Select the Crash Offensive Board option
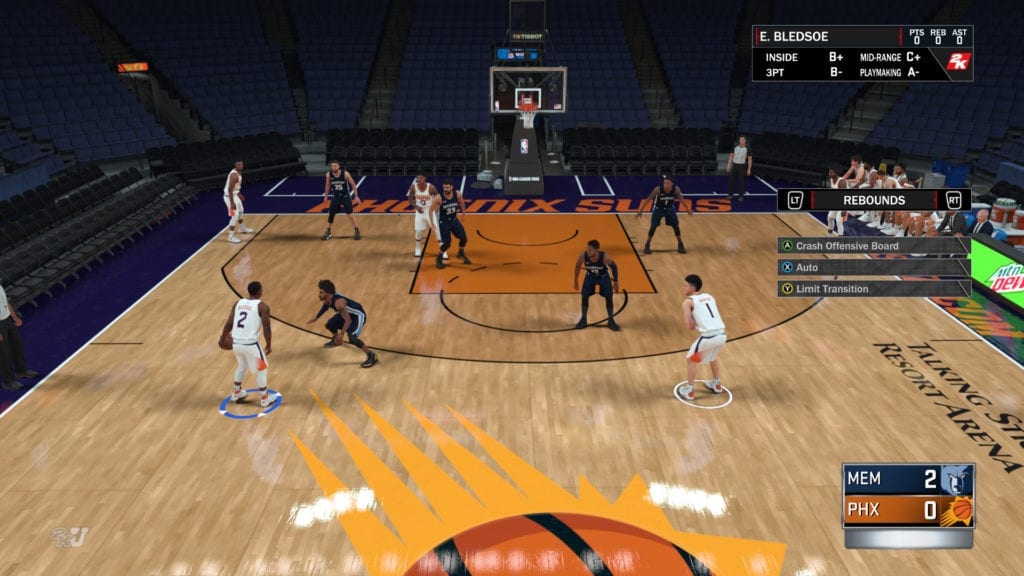This screenshot has width=1024, height=576. pyautogui.click(x=846, y=246)
